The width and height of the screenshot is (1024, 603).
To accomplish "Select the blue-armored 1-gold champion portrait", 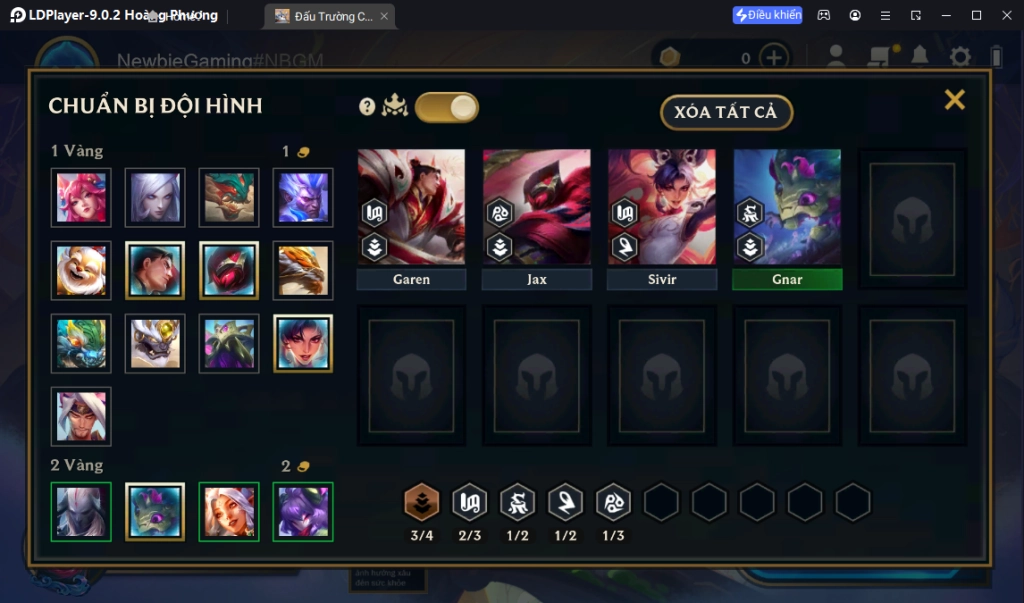I will click(x=303, y=197).
